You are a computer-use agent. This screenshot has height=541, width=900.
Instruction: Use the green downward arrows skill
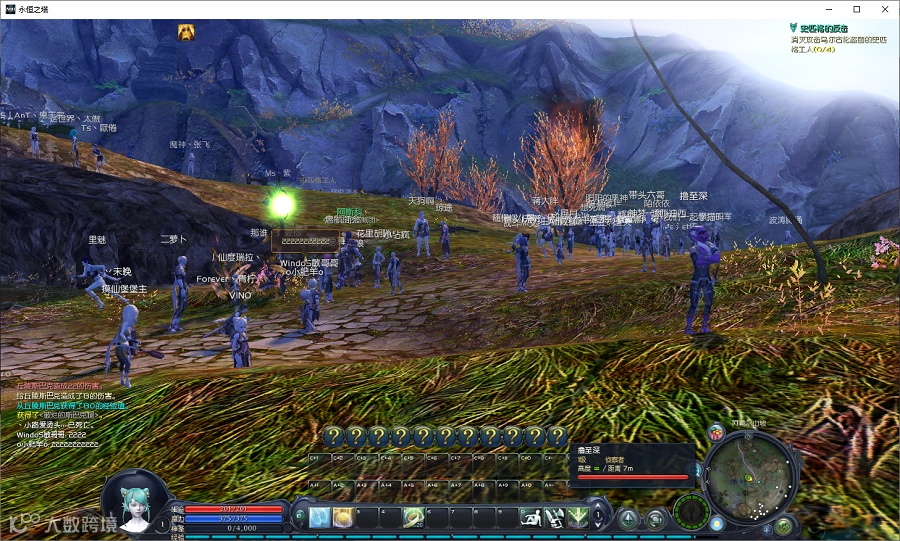tap(577, 517)
